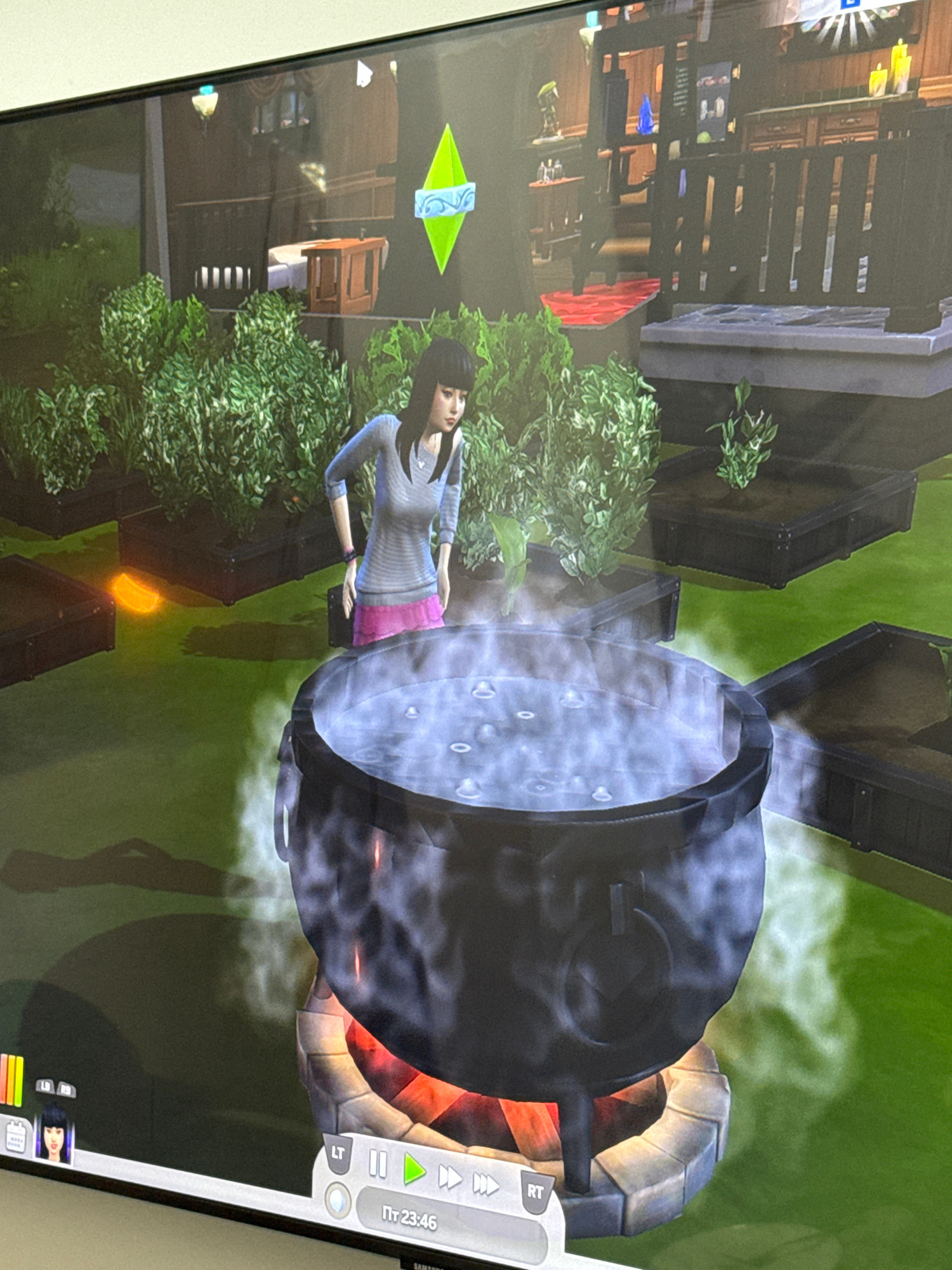Choose triple-arrow ultra fast speed

tap(486, 1184)
